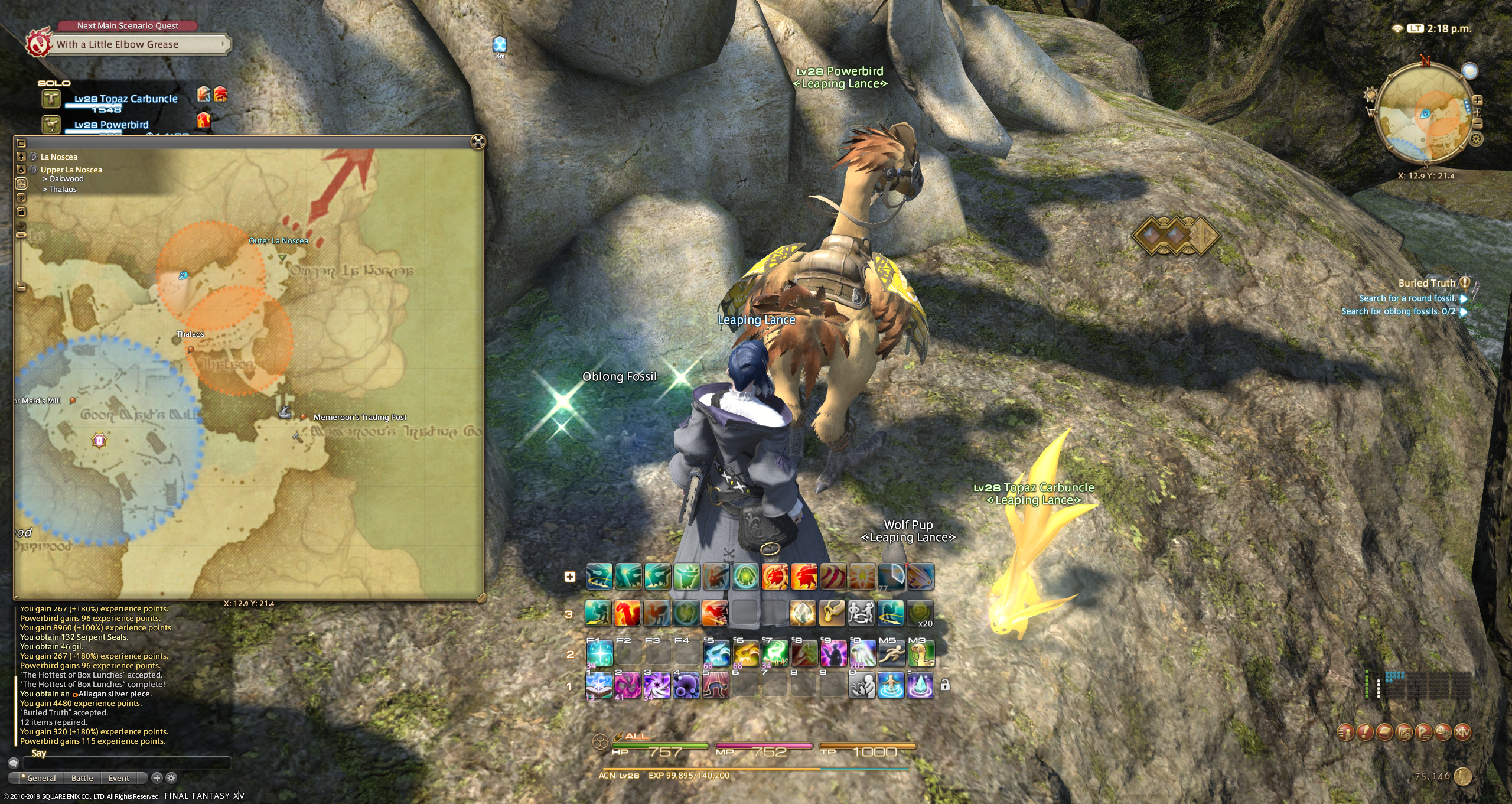Click Memeroon's Trading Post map marker
This screenshot has height=804, width=1512.
coord(303,417)
